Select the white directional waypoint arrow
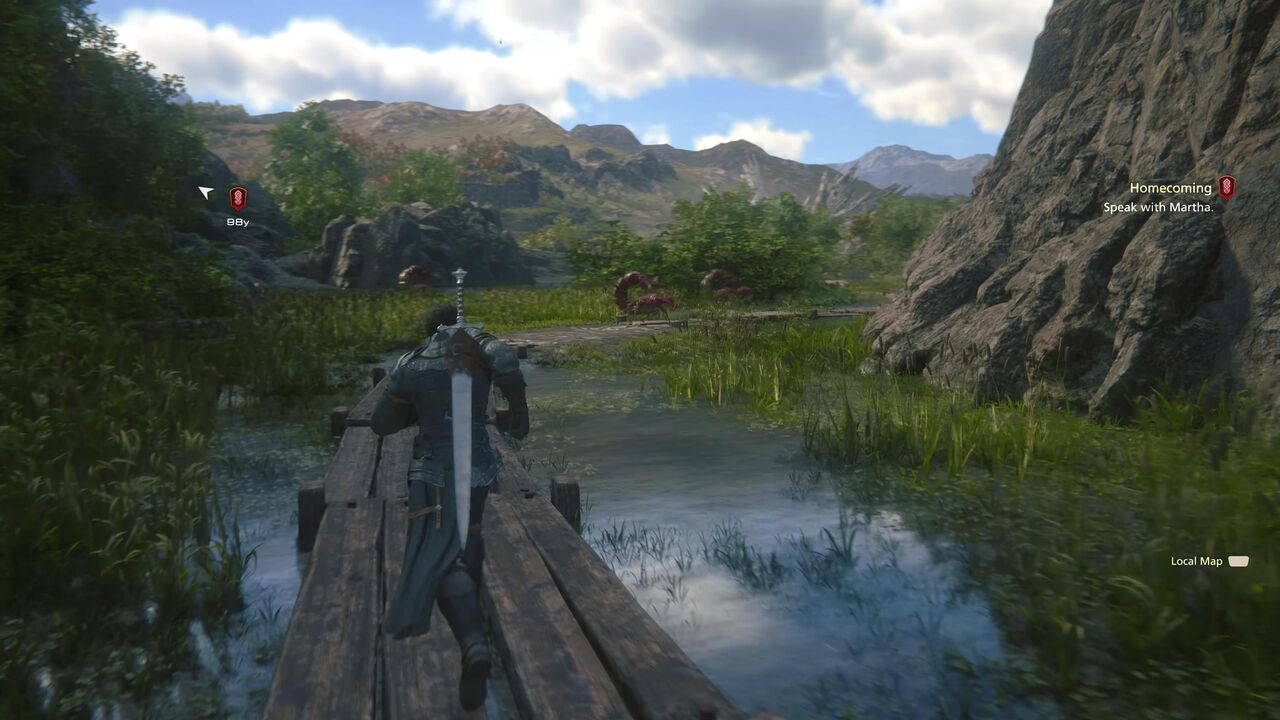Viewport: 1280px width, 720px height. point(206,191)
